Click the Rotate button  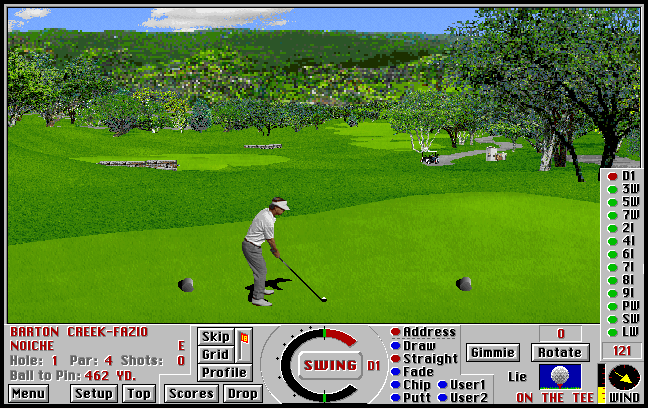coord(559,352)
